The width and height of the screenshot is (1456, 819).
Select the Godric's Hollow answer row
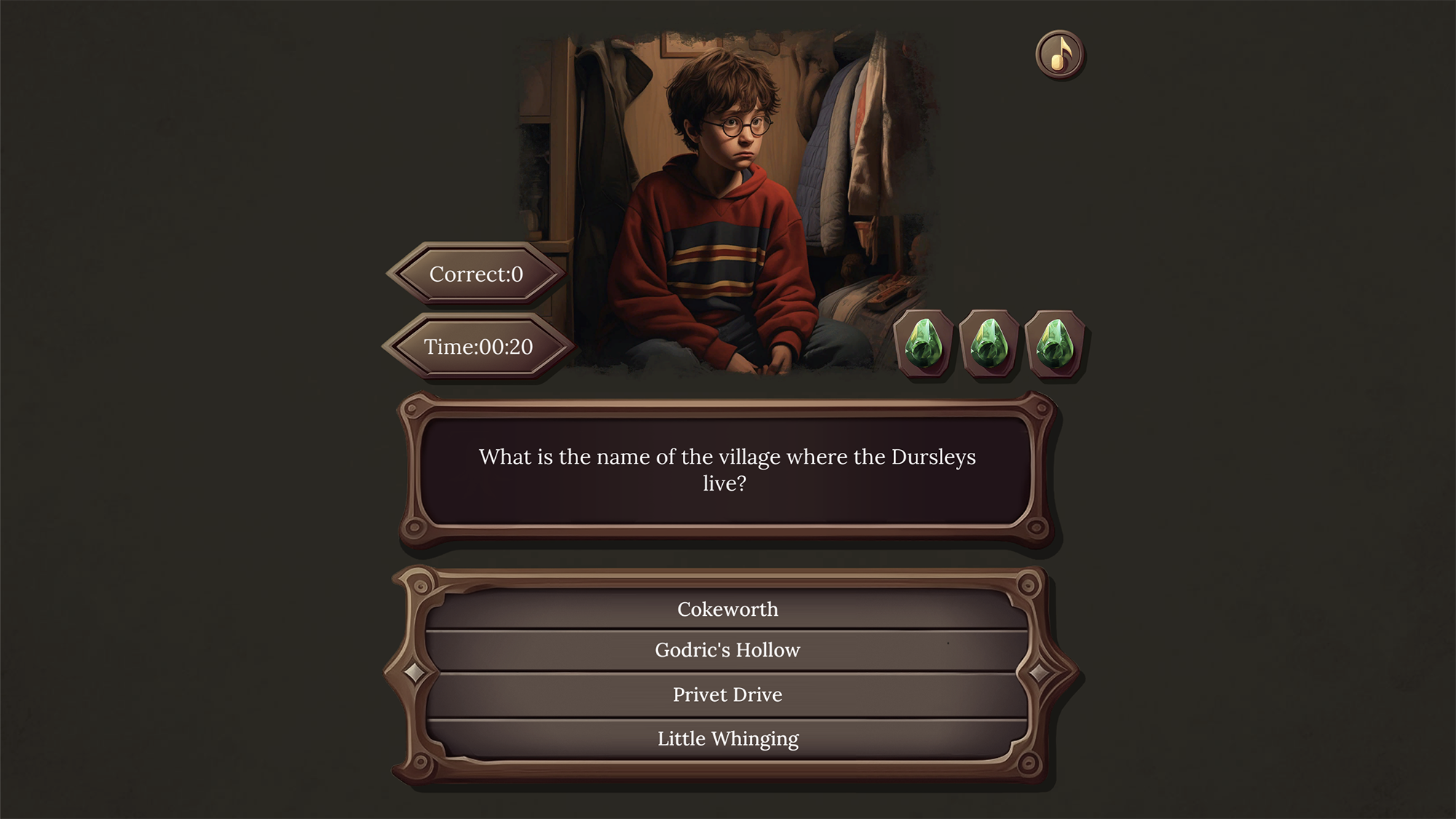[x=728, y=650]
